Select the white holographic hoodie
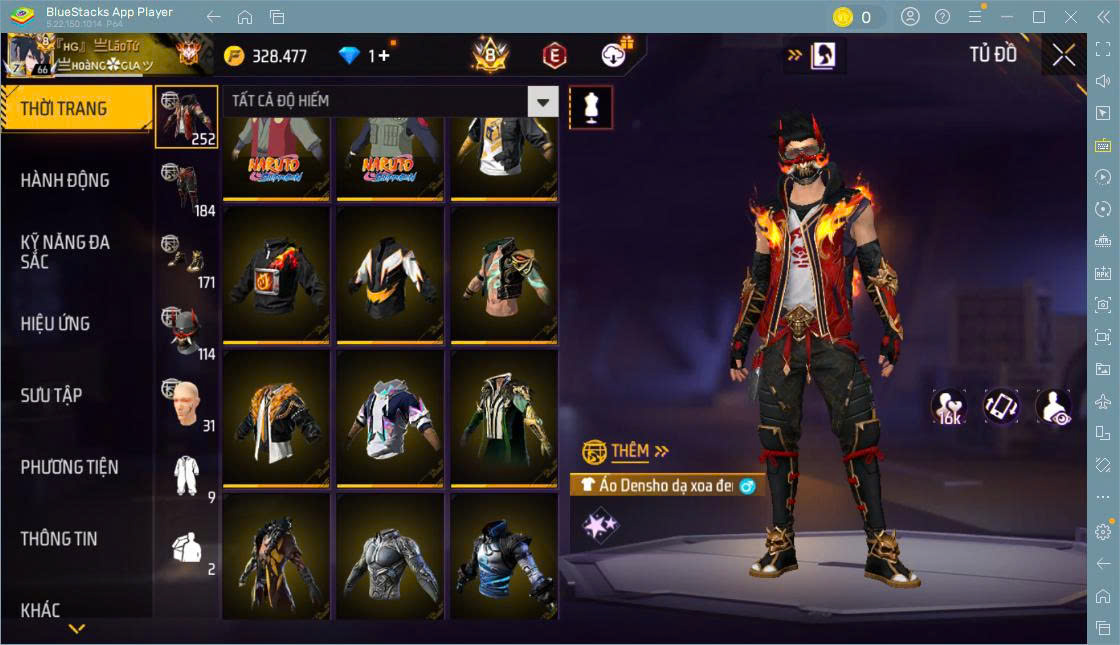 pyautogui.click(x=390, y=417)
